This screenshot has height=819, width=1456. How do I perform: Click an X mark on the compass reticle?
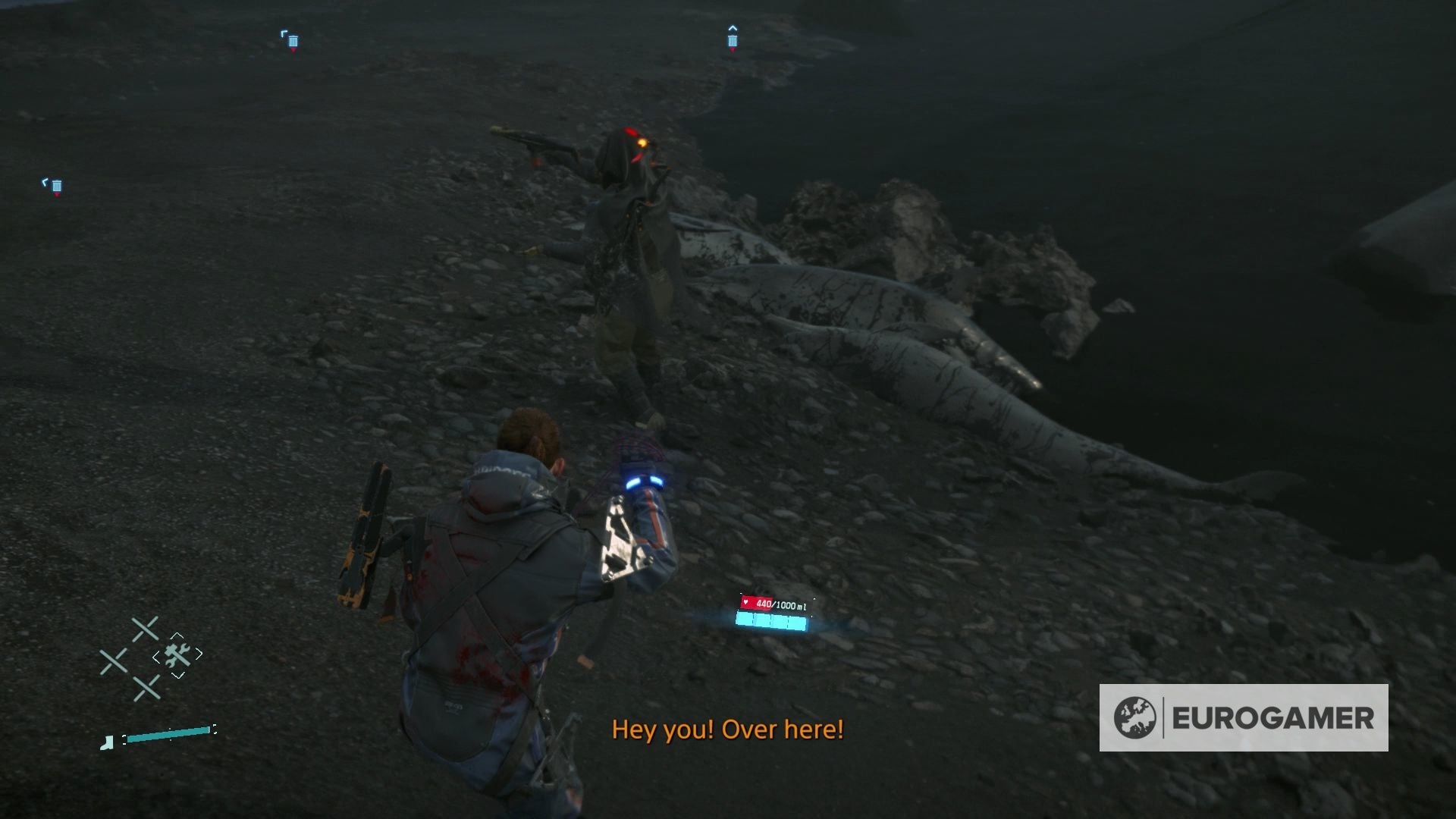(x=144, y=629)
